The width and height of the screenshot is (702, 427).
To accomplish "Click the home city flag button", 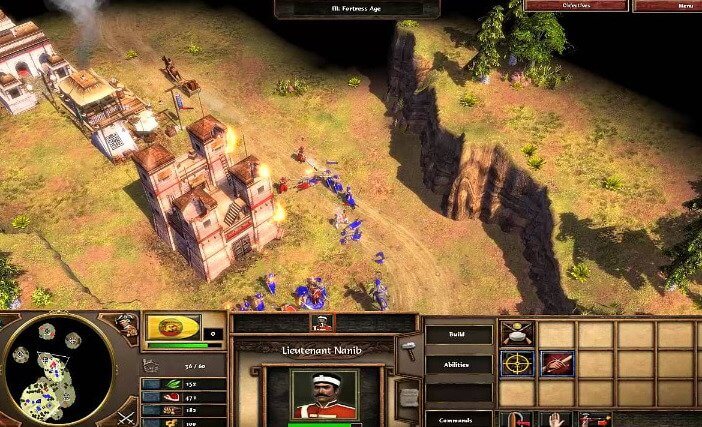I will click(x=173, y=328).
